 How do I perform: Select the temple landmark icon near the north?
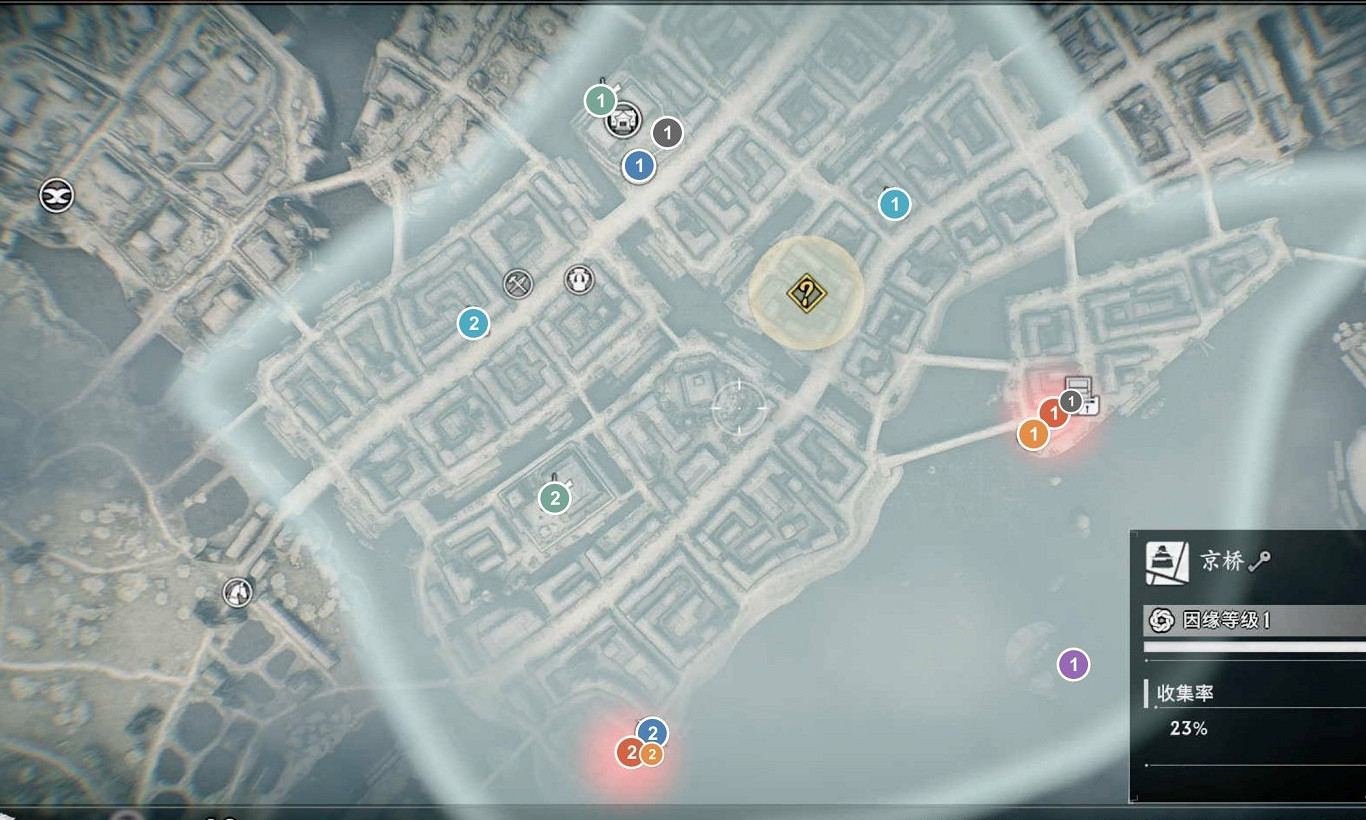(624, 121)
